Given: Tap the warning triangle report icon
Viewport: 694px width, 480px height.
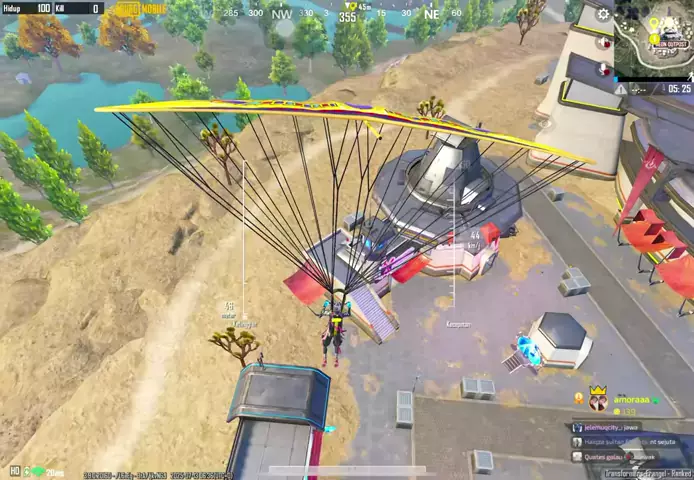Looking at the screenshot, I should coord(621,89).
